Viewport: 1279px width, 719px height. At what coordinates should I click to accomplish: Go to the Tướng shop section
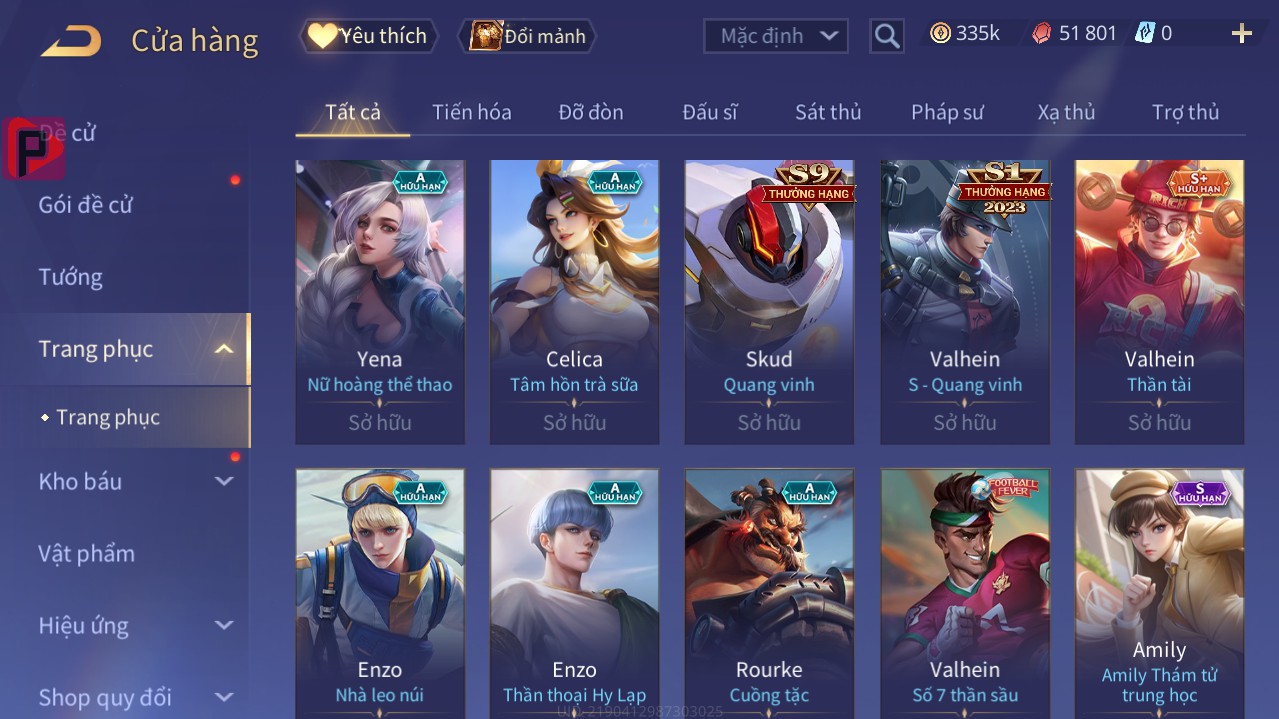(x=71, y=277)
